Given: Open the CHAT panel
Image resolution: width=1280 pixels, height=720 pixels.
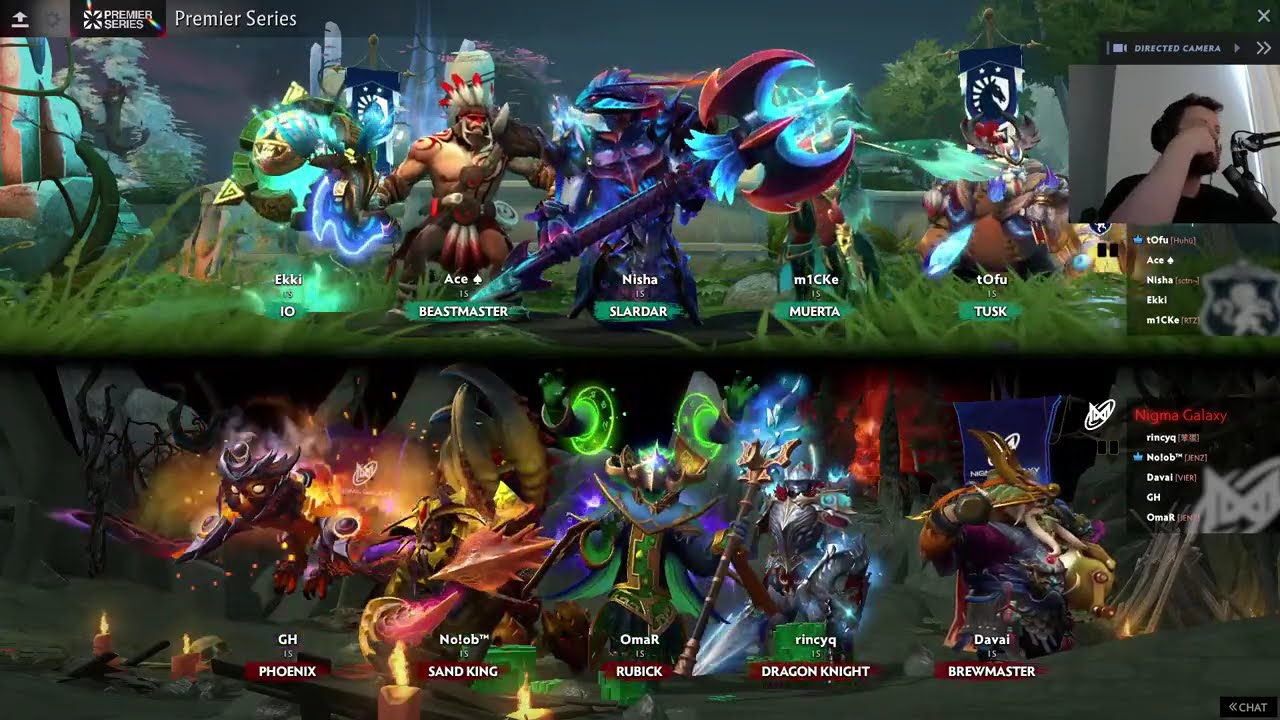Looking at the screenshot, I should tap(1248, 707).
